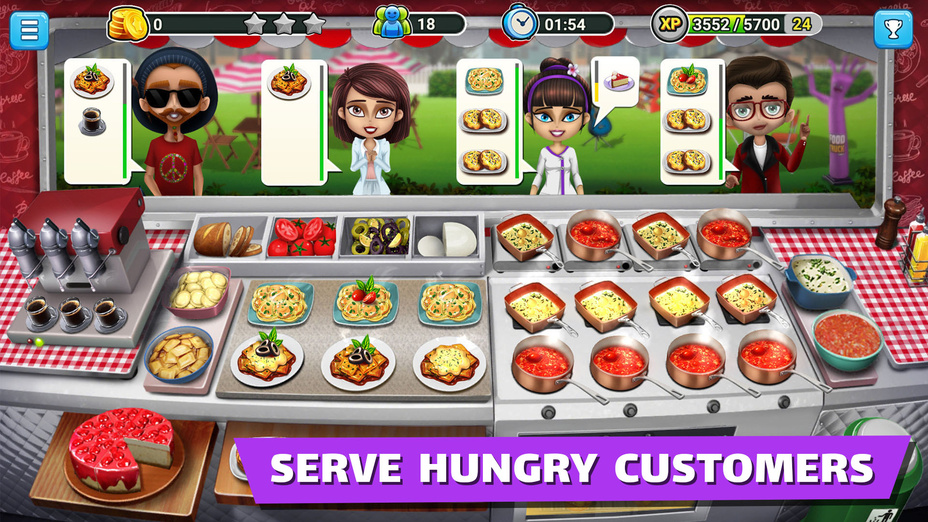Screen dimensions: 928x522
Task: Pick the tomato ingredient tray
Action: (301, 238)
